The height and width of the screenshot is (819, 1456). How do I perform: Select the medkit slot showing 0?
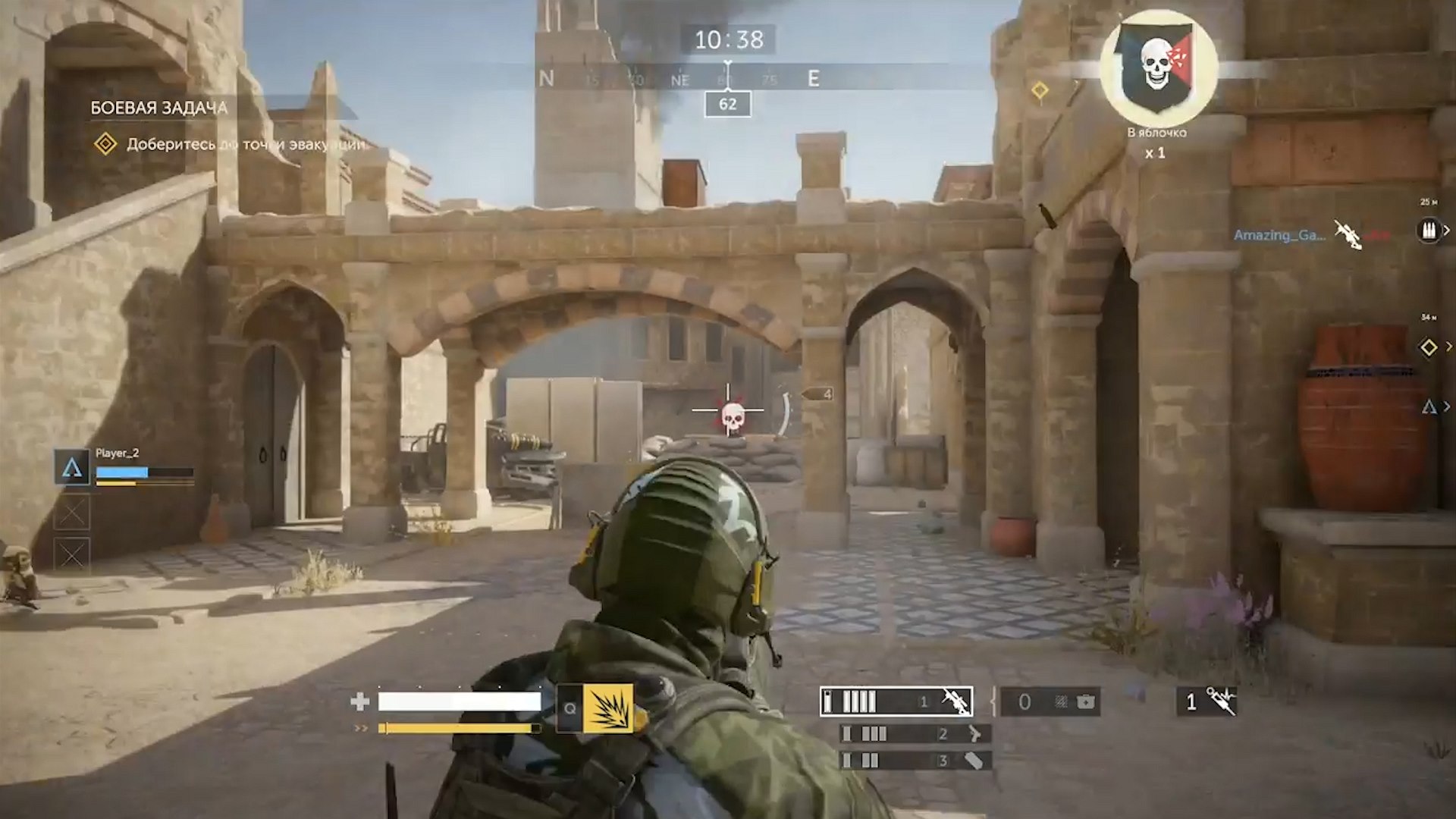pos(1050,702)
